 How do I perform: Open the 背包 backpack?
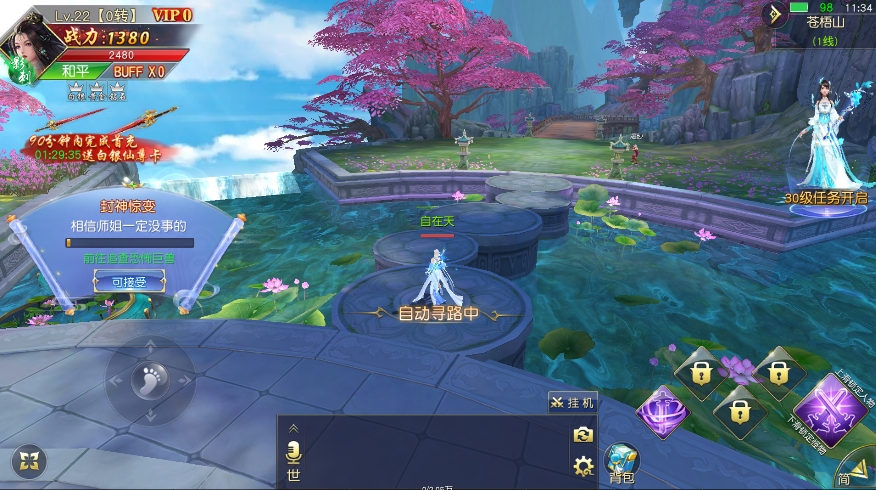click(621, 463)
